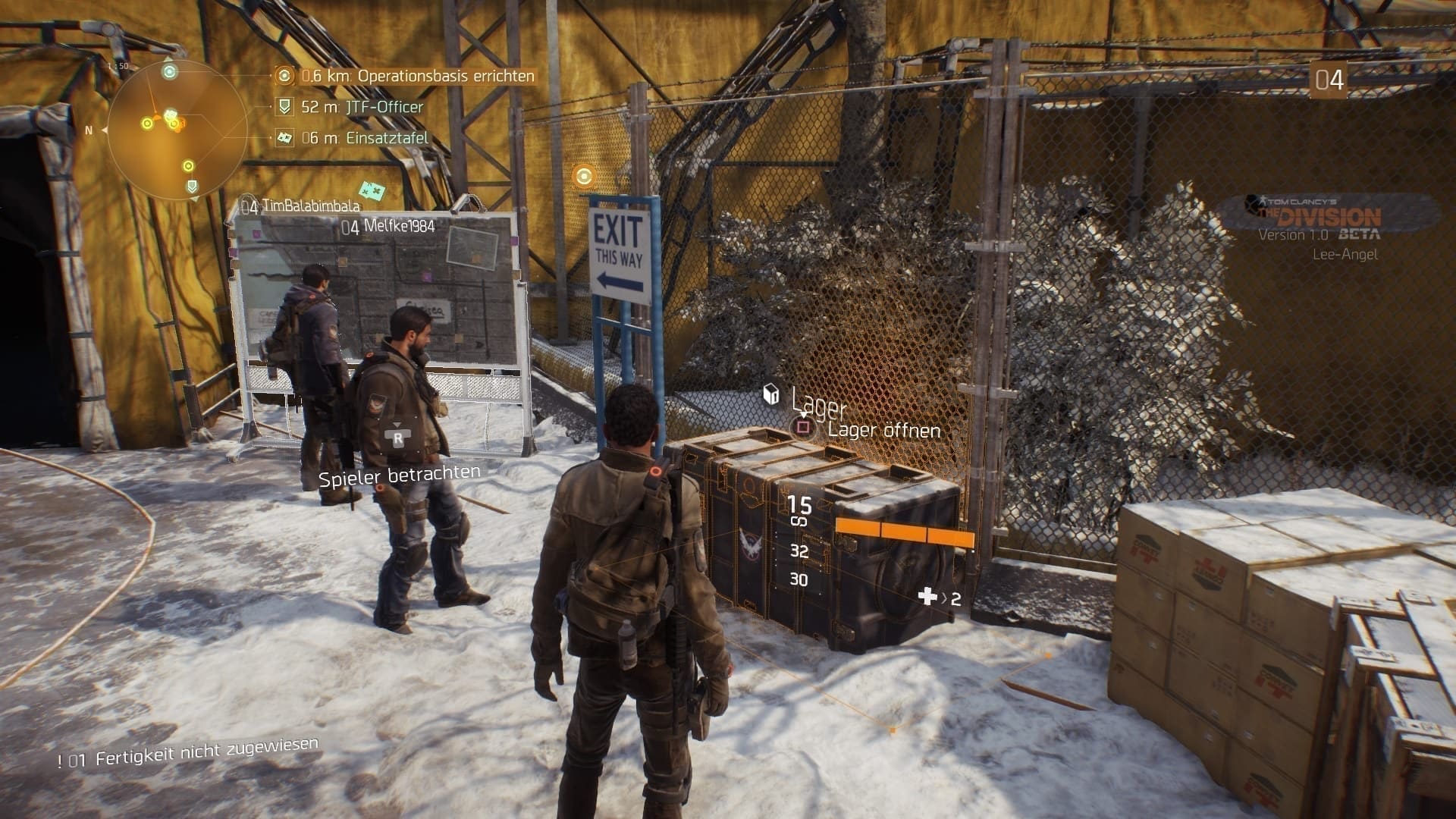Click the Einsatztafel map icon
This screenshot has width=1456, height=819.
[284, 139]
